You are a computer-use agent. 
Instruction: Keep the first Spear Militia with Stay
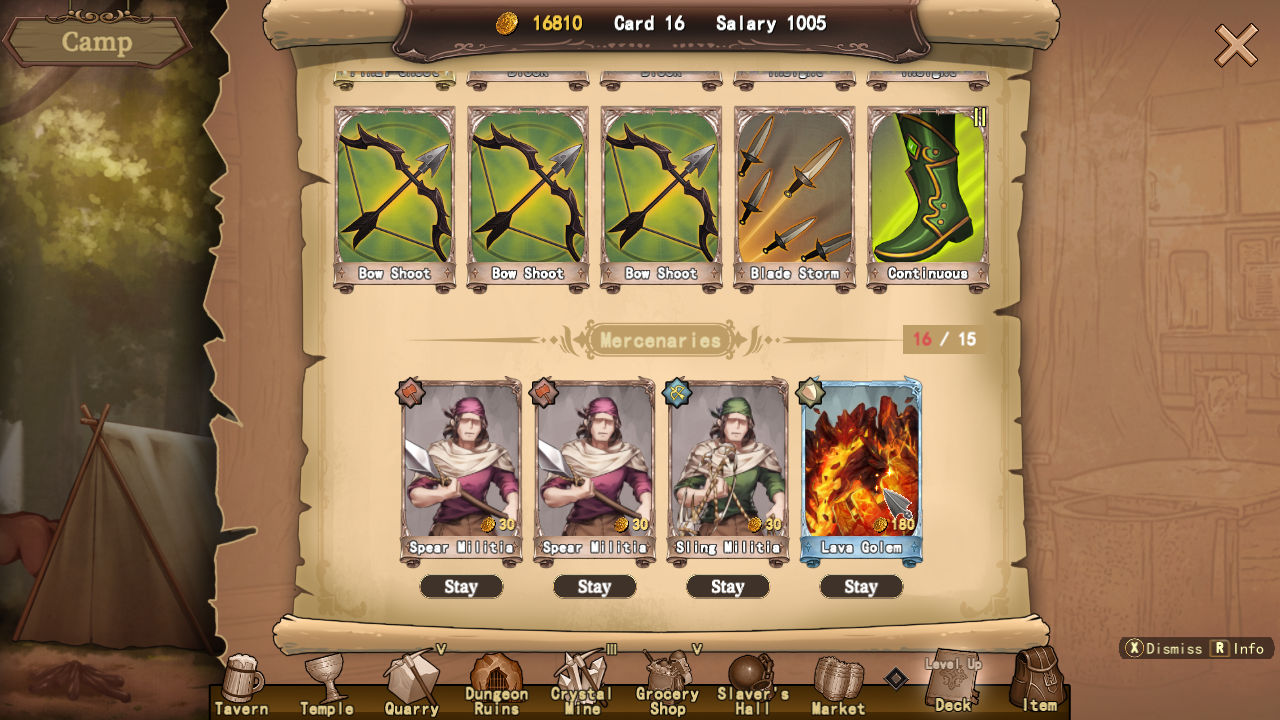click(x=462, y=587)
